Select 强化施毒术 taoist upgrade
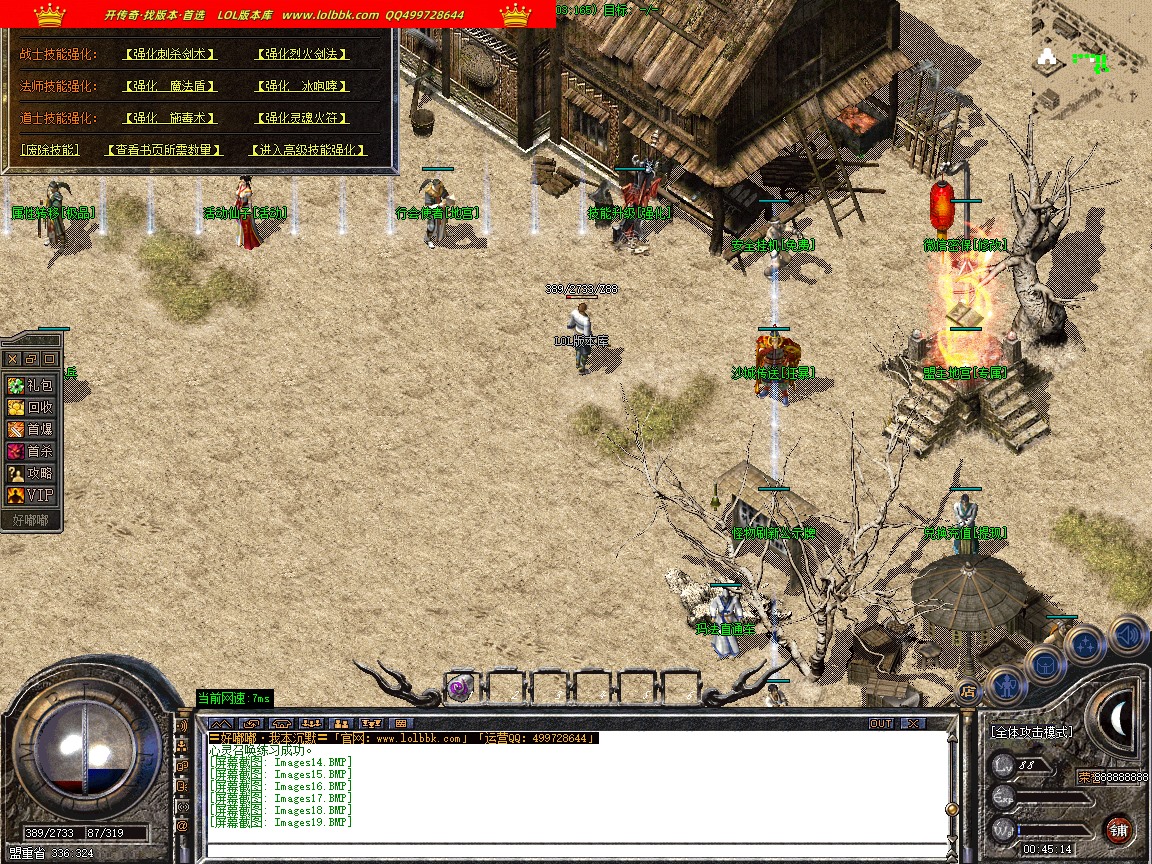Viewport: 1152px width, 864px height. [x=170, y=118]
